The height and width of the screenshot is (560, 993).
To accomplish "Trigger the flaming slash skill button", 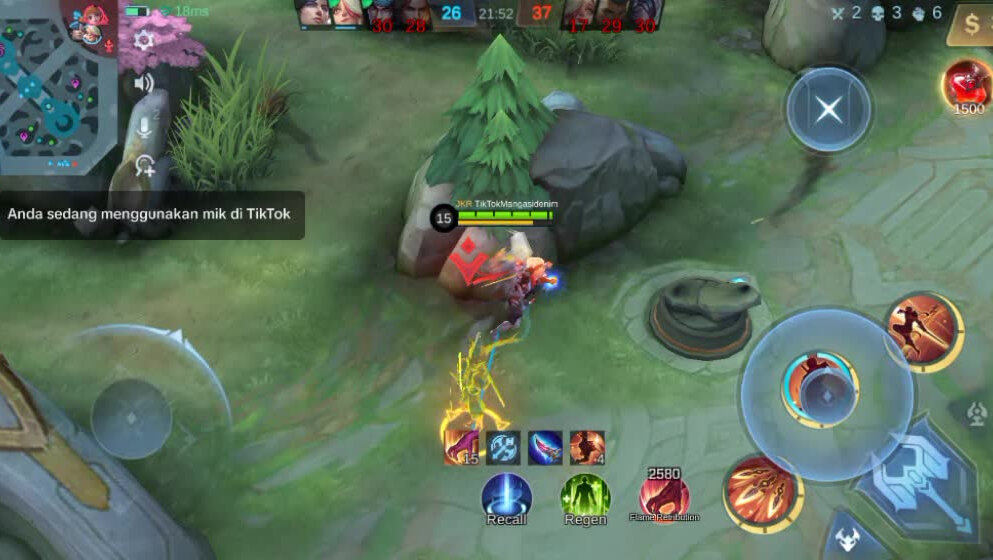I will click(763, 491).
